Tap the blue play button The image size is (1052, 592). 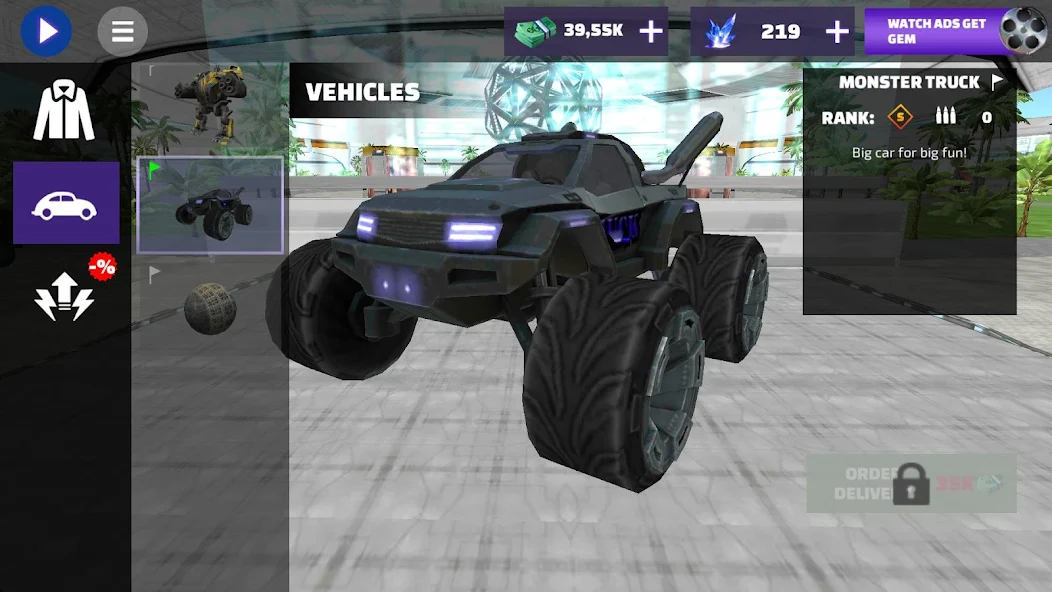[46, 31]
